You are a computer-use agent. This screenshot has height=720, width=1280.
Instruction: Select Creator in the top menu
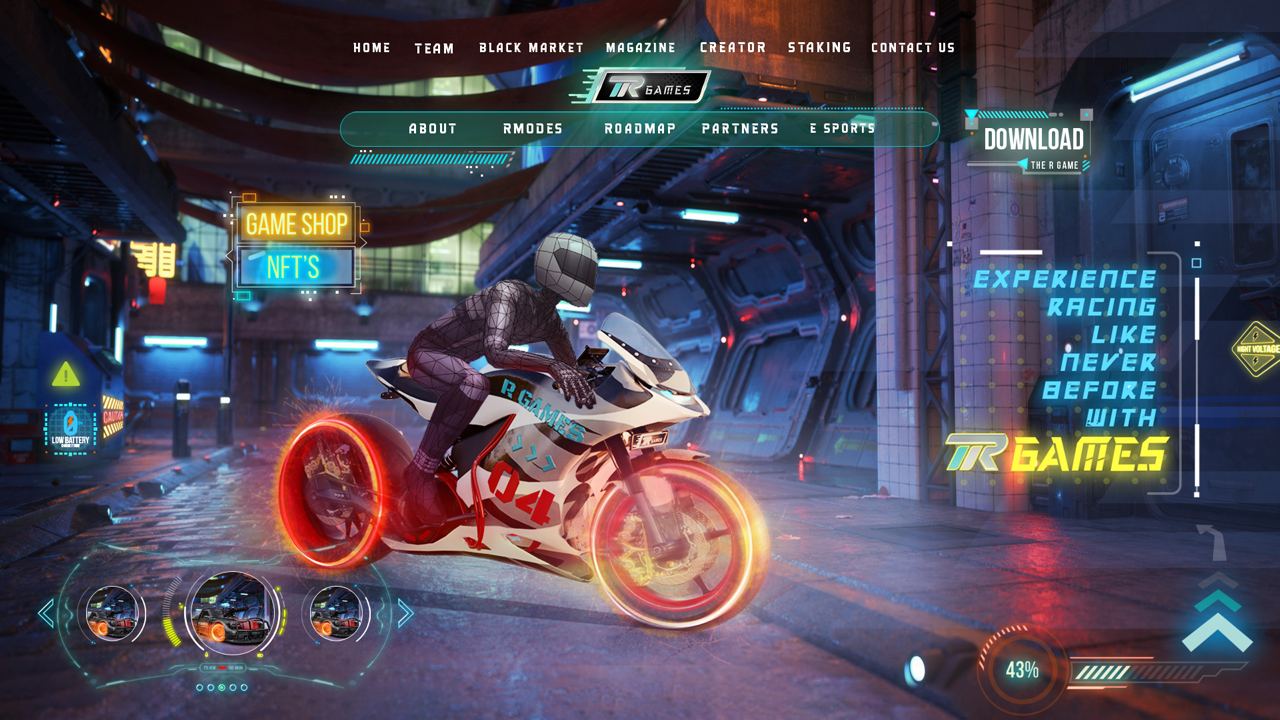coord(733,48)
